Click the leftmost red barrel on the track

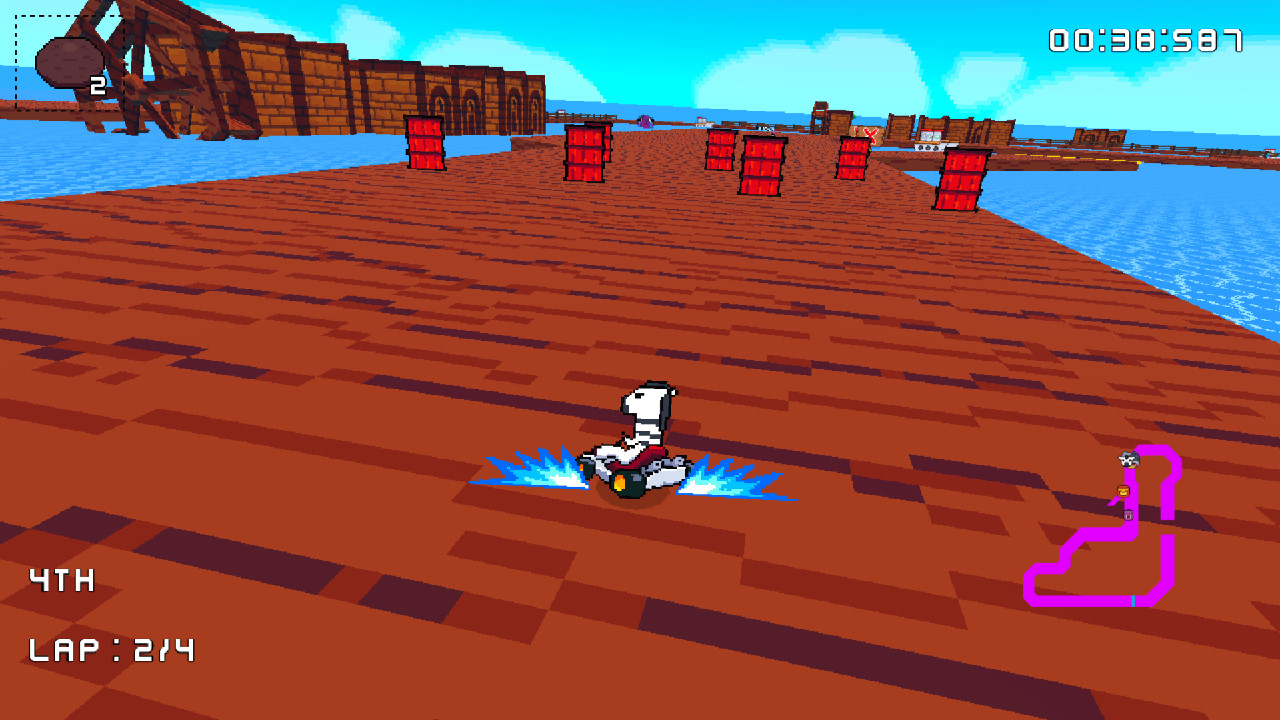[425, 150]
